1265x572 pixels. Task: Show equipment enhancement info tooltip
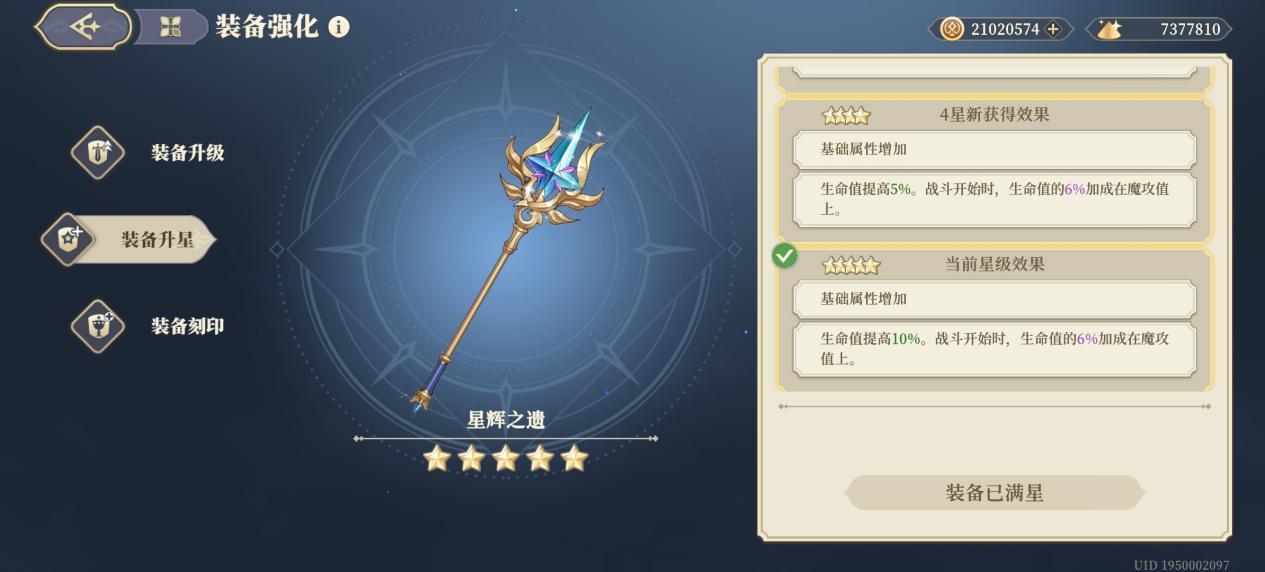pyautogui.click(x=339, y=27)
